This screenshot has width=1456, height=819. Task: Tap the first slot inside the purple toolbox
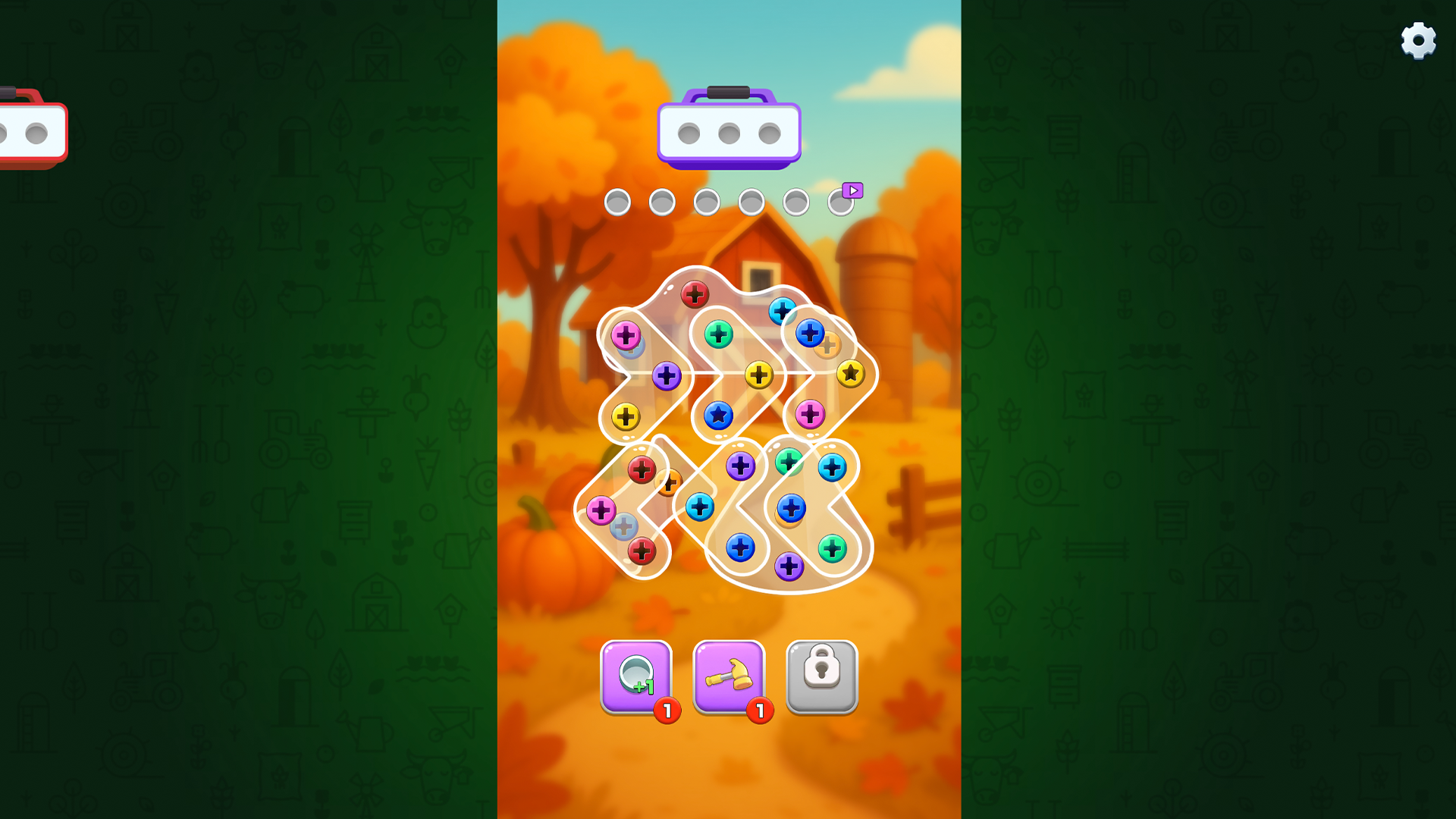pyautogui.click(x=689, y=133)
